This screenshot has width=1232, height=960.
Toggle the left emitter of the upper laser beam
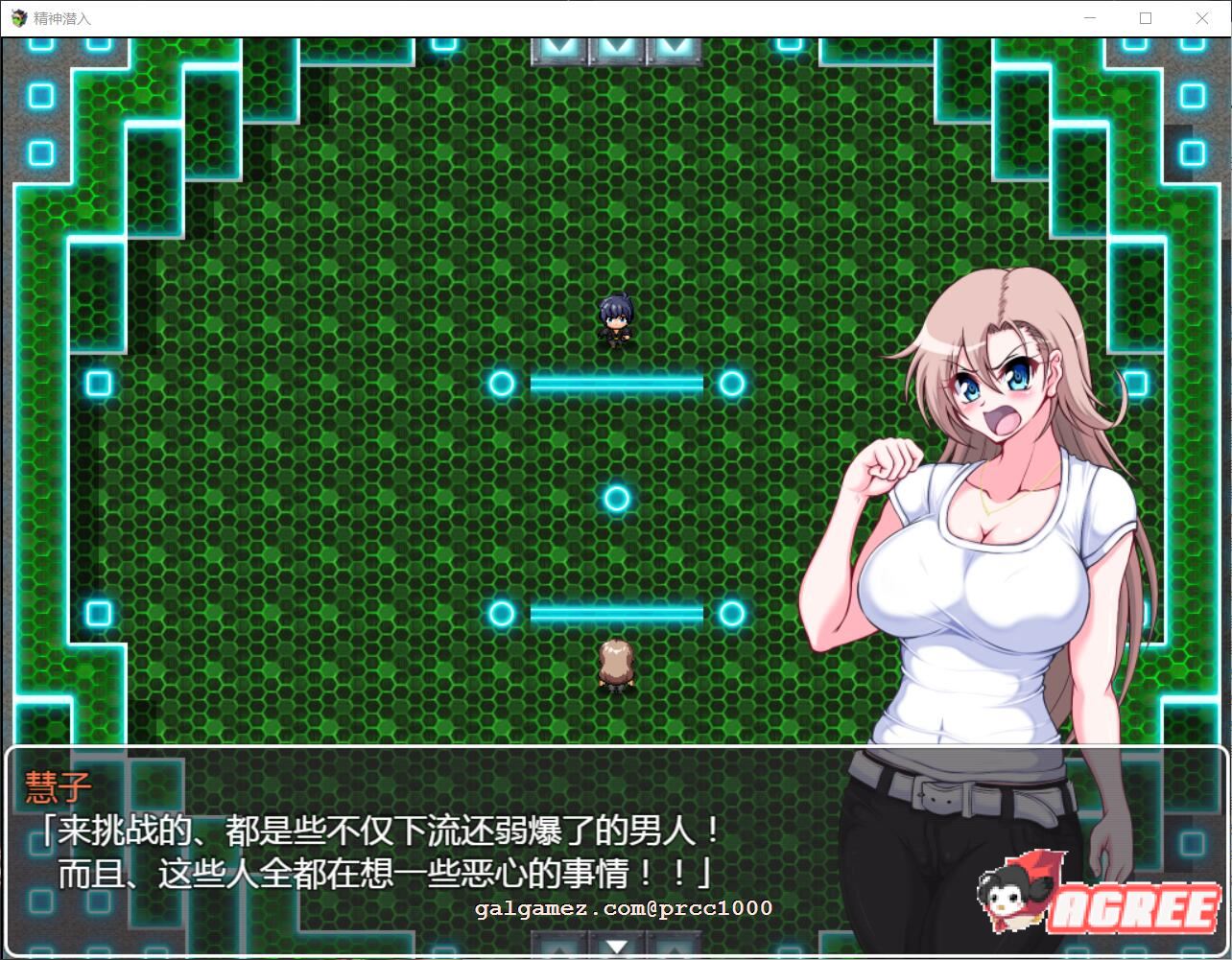[502, 384]
